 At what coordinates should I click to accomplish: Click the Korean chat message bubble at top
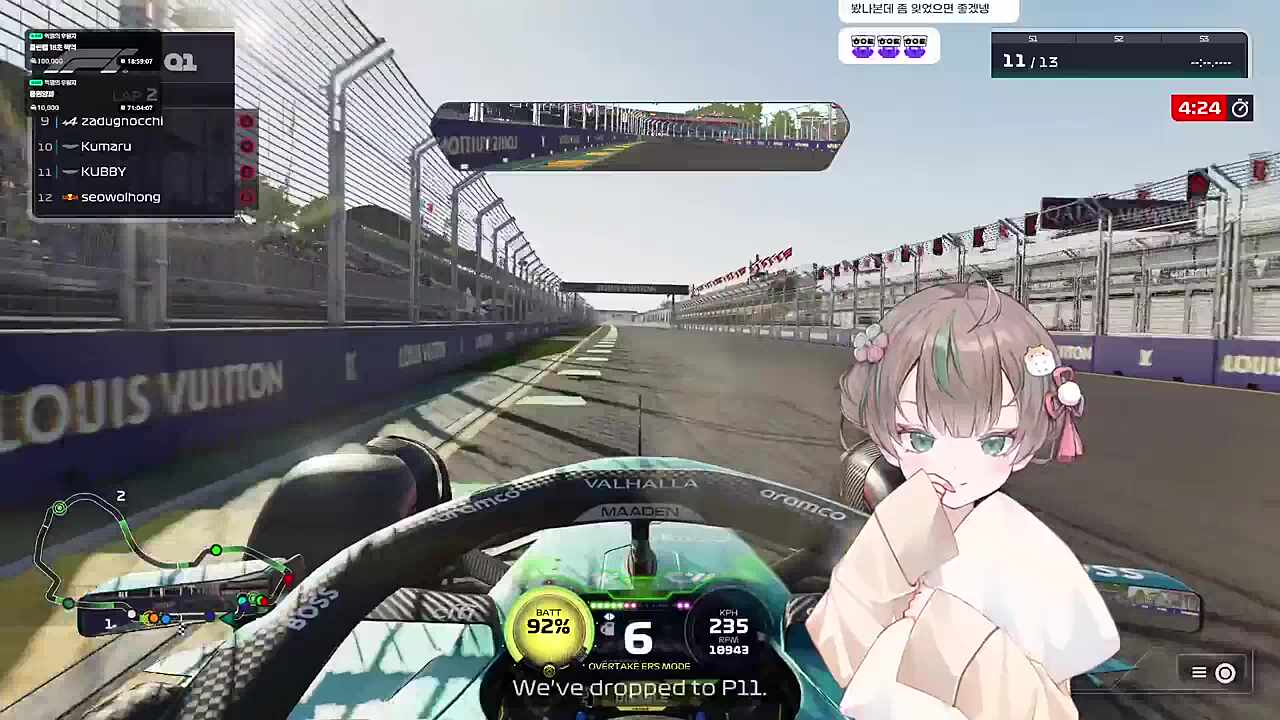tap(920, 9)
